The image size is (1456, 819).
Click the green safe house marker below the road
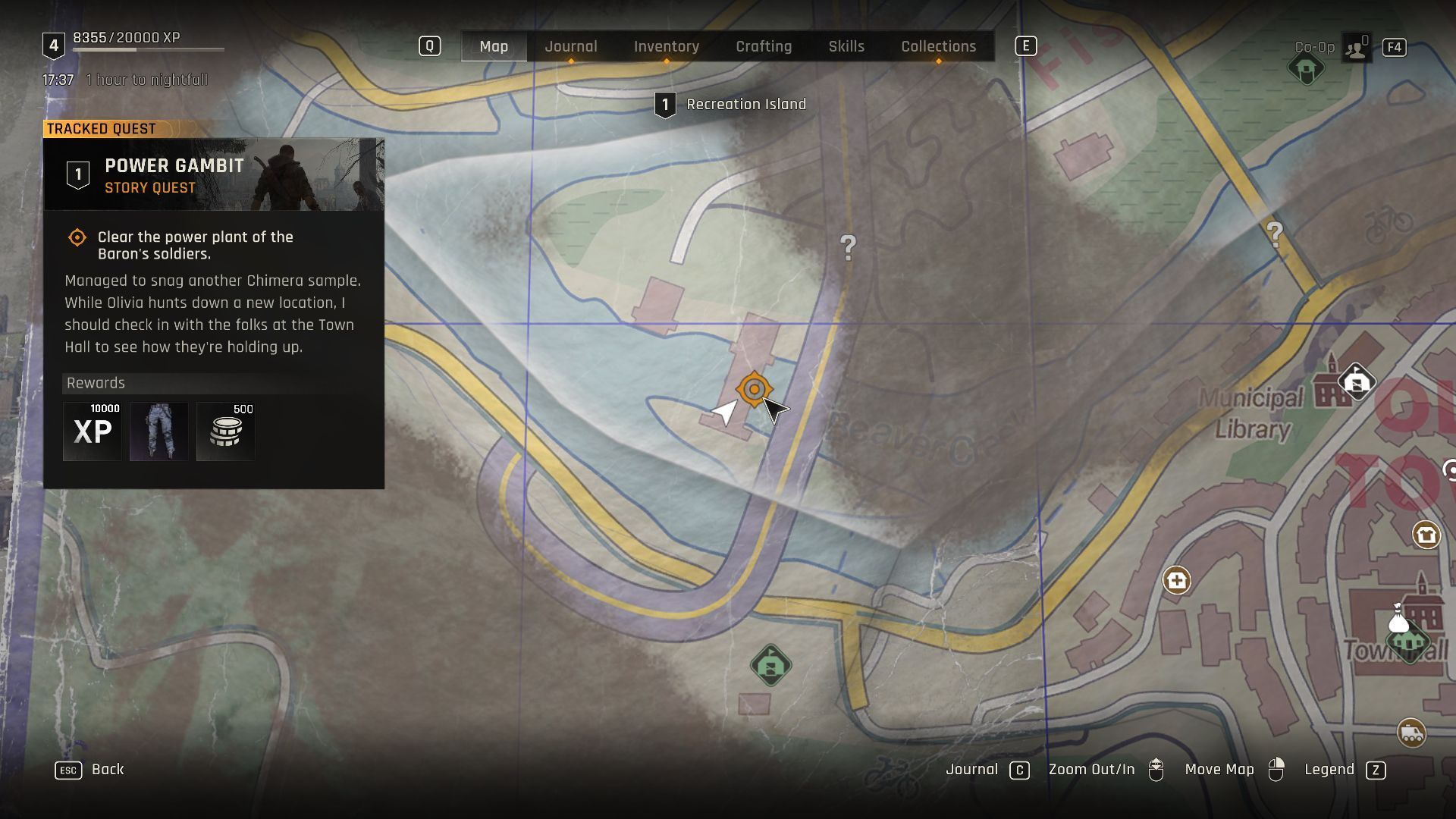(x=770, y=666)
